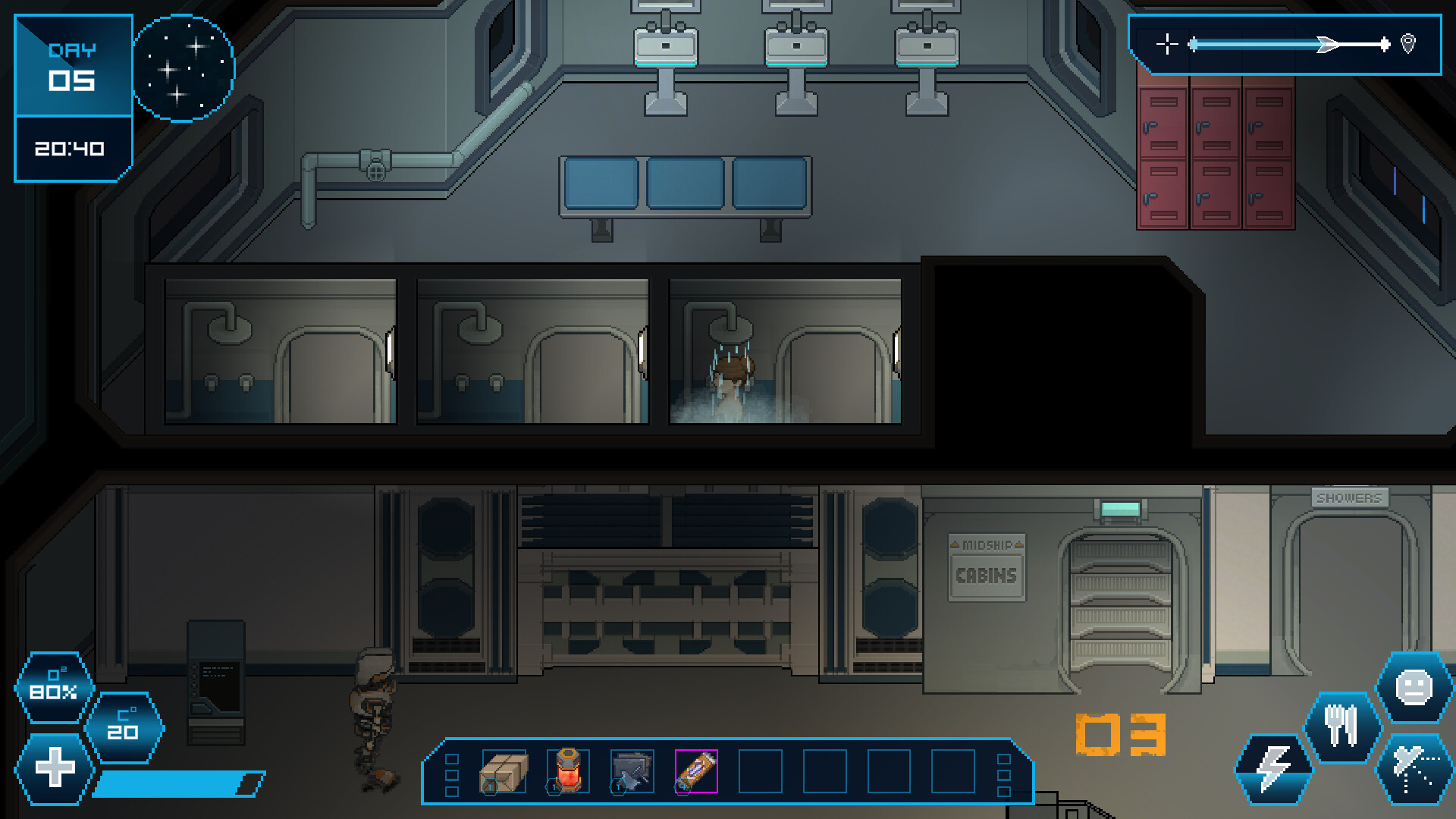
Task: Select the temperature 20°C hexagon
Action: (124, 726)
